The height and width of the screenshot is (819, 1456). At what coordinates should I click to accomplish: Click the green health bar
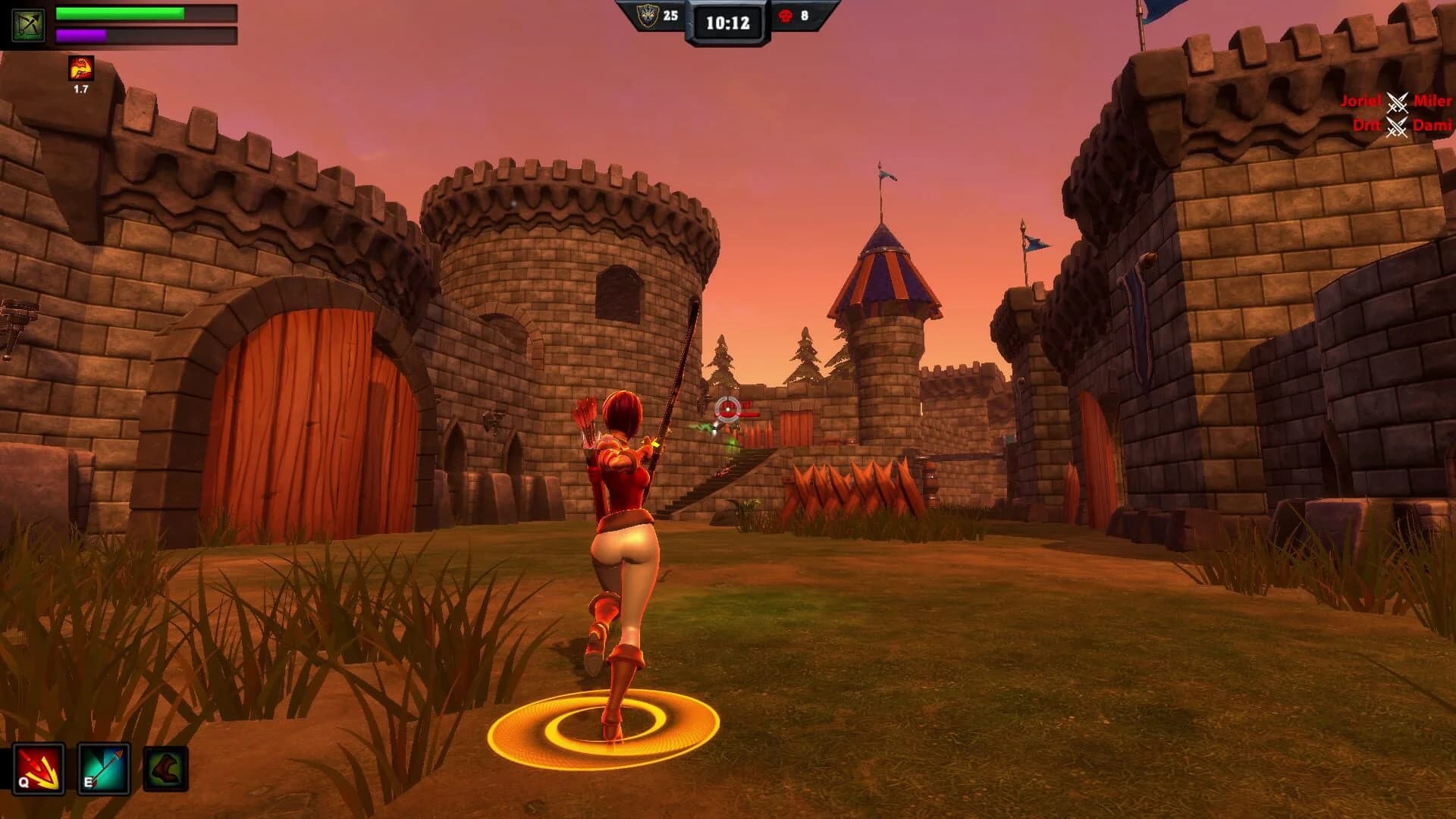coord(121,13)
